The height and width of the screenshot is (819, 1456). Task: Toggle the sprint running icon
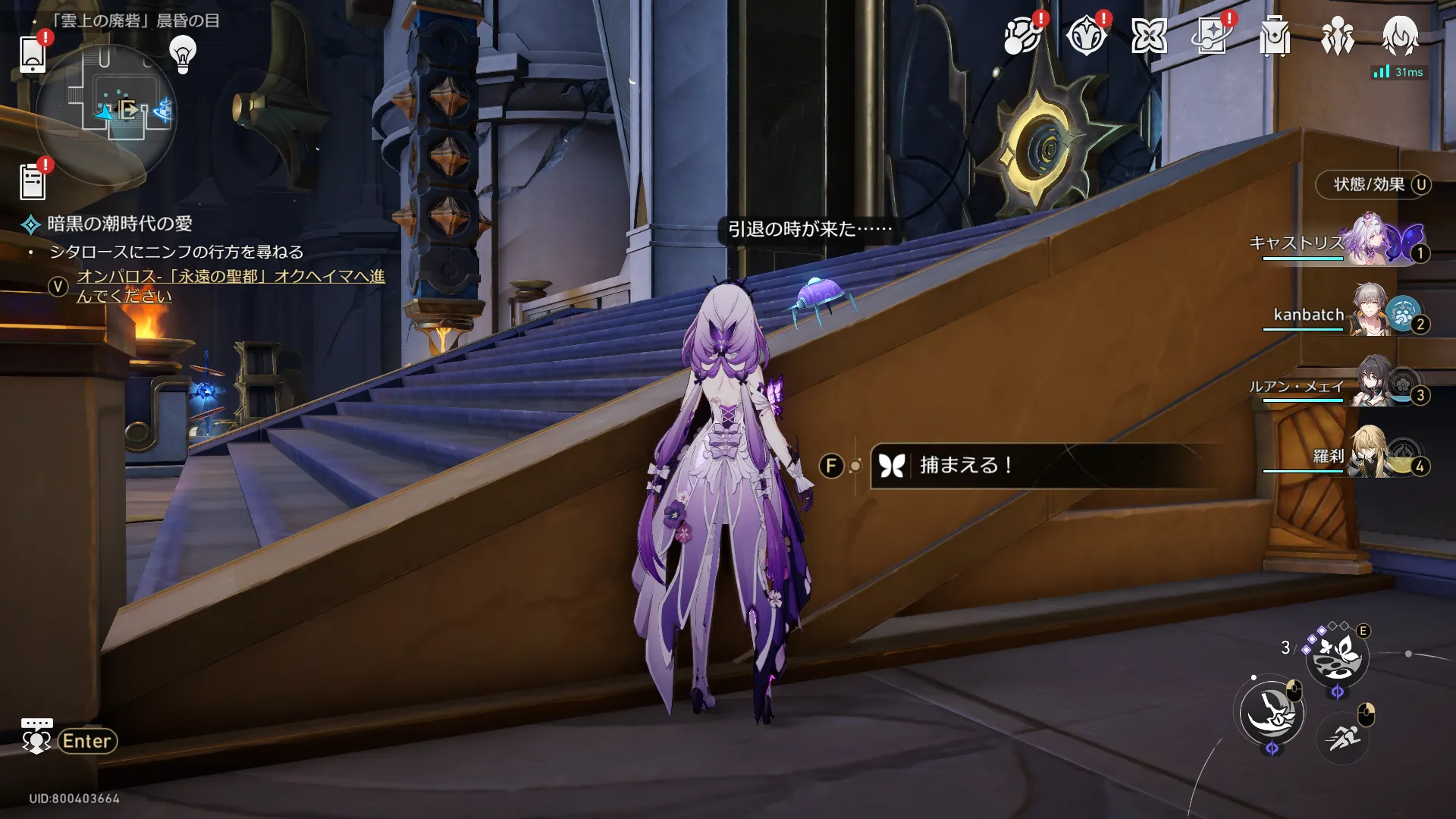[x=1343, y=736]
